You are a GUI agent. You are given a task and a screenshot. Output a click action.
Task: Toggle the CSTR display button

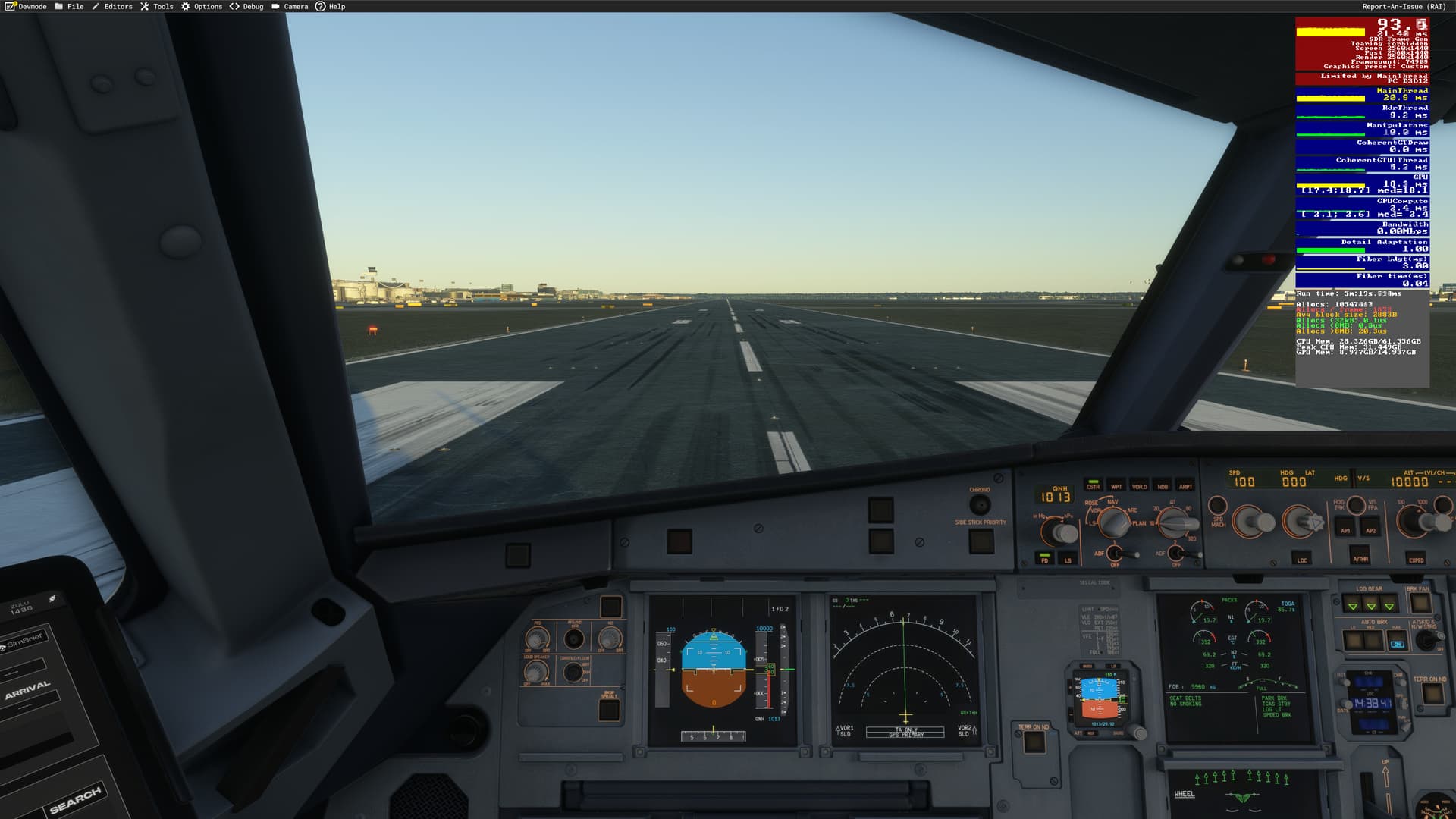tap(1093, 485)
